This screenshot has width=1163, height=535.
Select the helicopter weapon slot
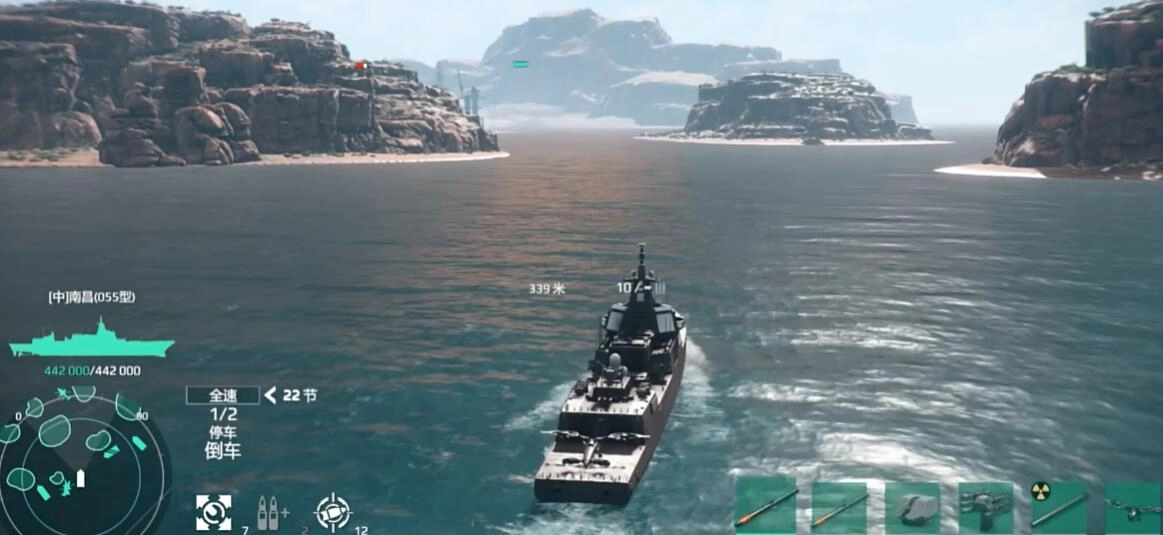[1133, 508]
